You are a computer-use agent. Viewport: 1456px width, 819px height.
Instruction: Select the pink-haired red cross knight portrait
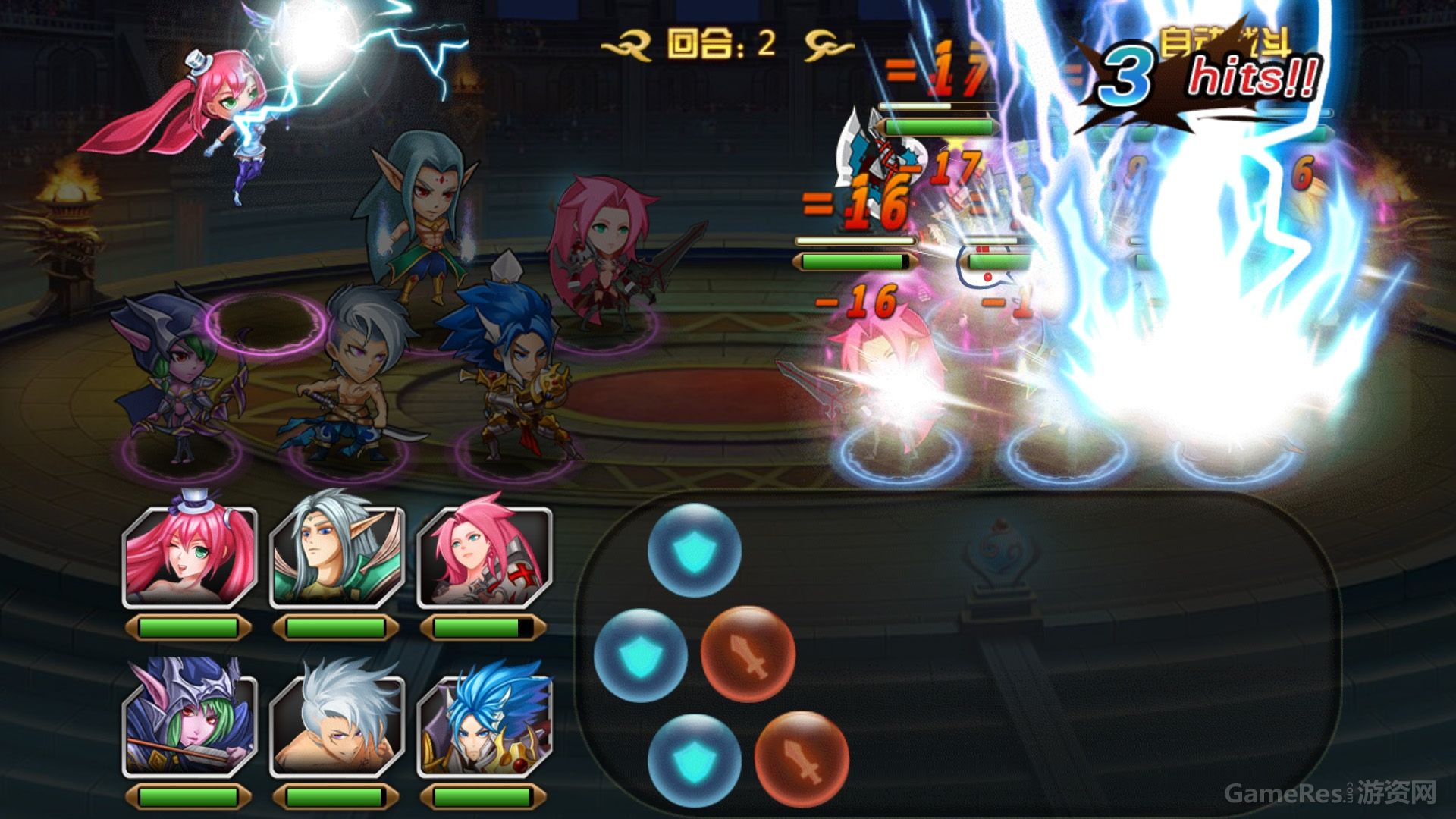(484, 557)
